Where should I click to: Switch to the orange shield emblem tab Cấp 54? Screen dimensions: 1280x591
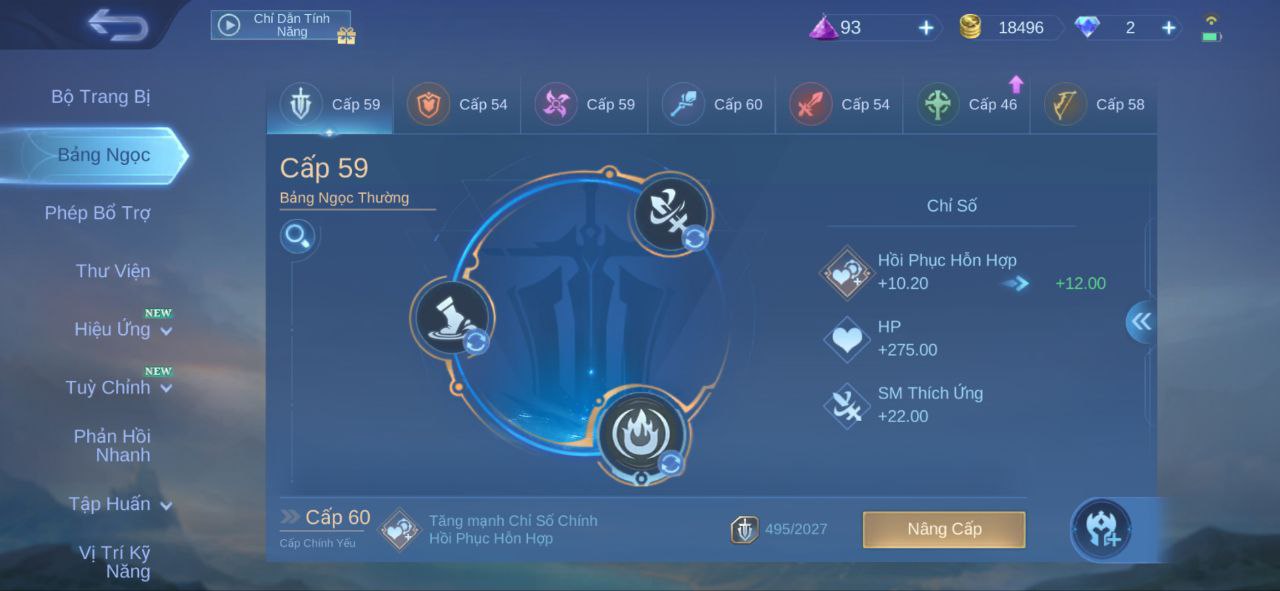tap(457, 104)
